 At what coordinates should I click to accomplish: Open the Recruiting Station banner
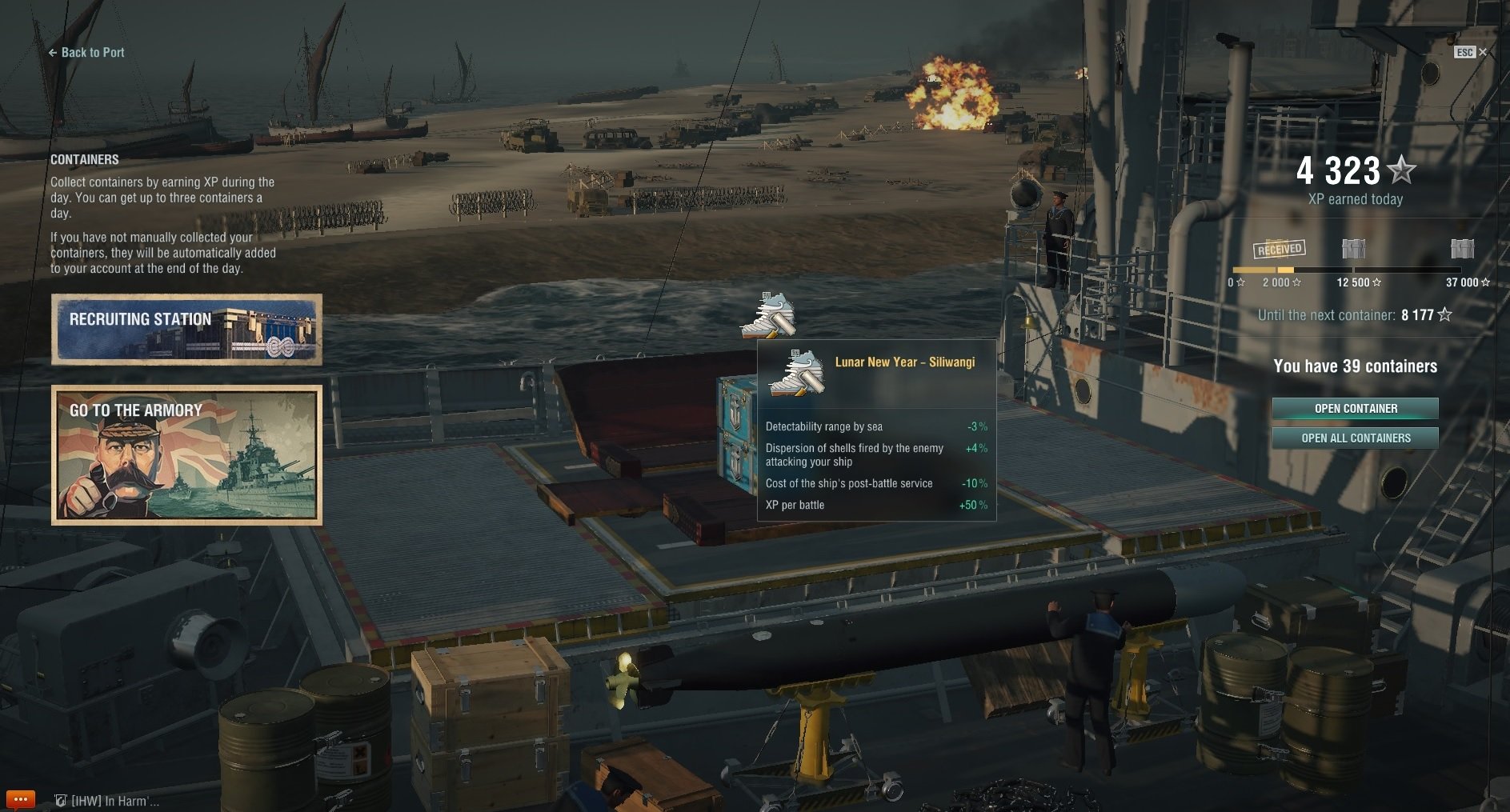point(186,330)
